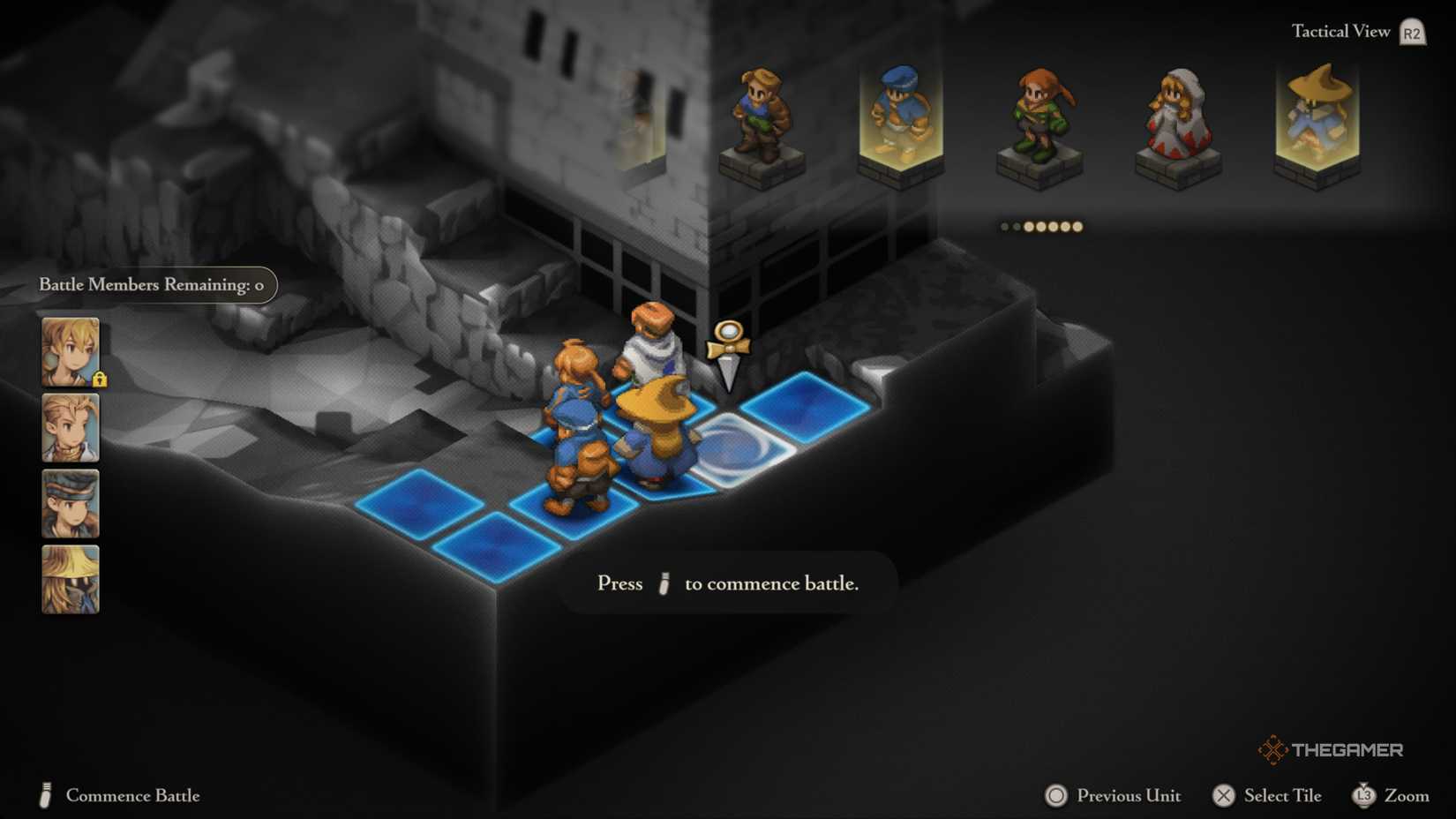
Task: Click the L3 stick icon next to Zoom
Action: [1364, 795]
